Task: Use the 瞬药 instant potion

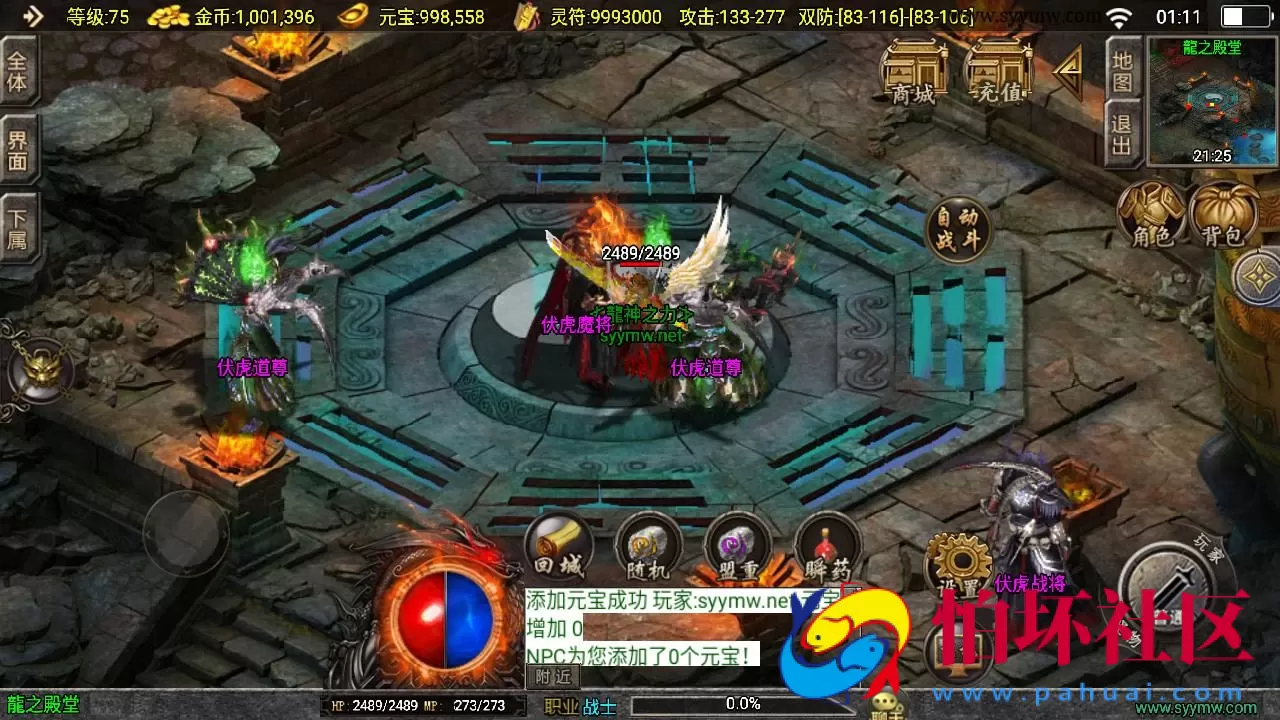Action: point(827,547)
